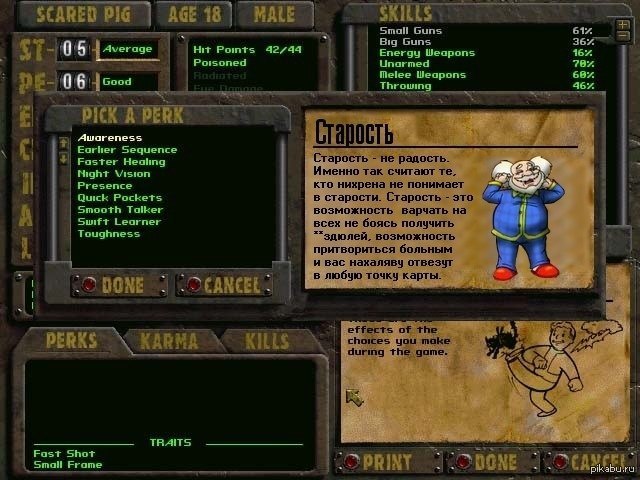Select the Awareness perk
The height and width of the screenshot is (480, 640).
[x=110, y=138]
